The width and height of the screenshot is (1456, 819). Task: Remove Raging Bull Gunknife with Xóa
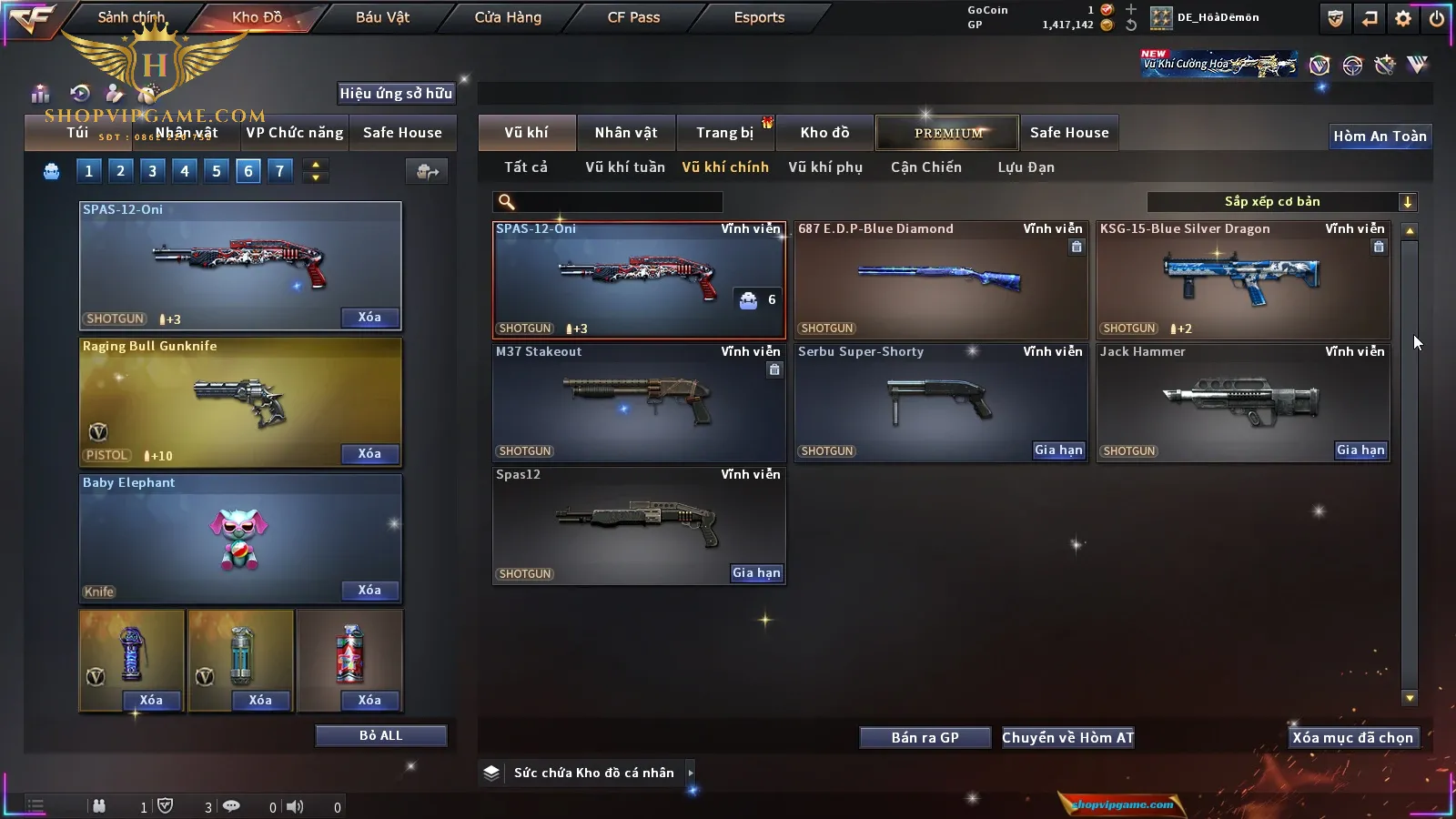click(x=369, y=453)
